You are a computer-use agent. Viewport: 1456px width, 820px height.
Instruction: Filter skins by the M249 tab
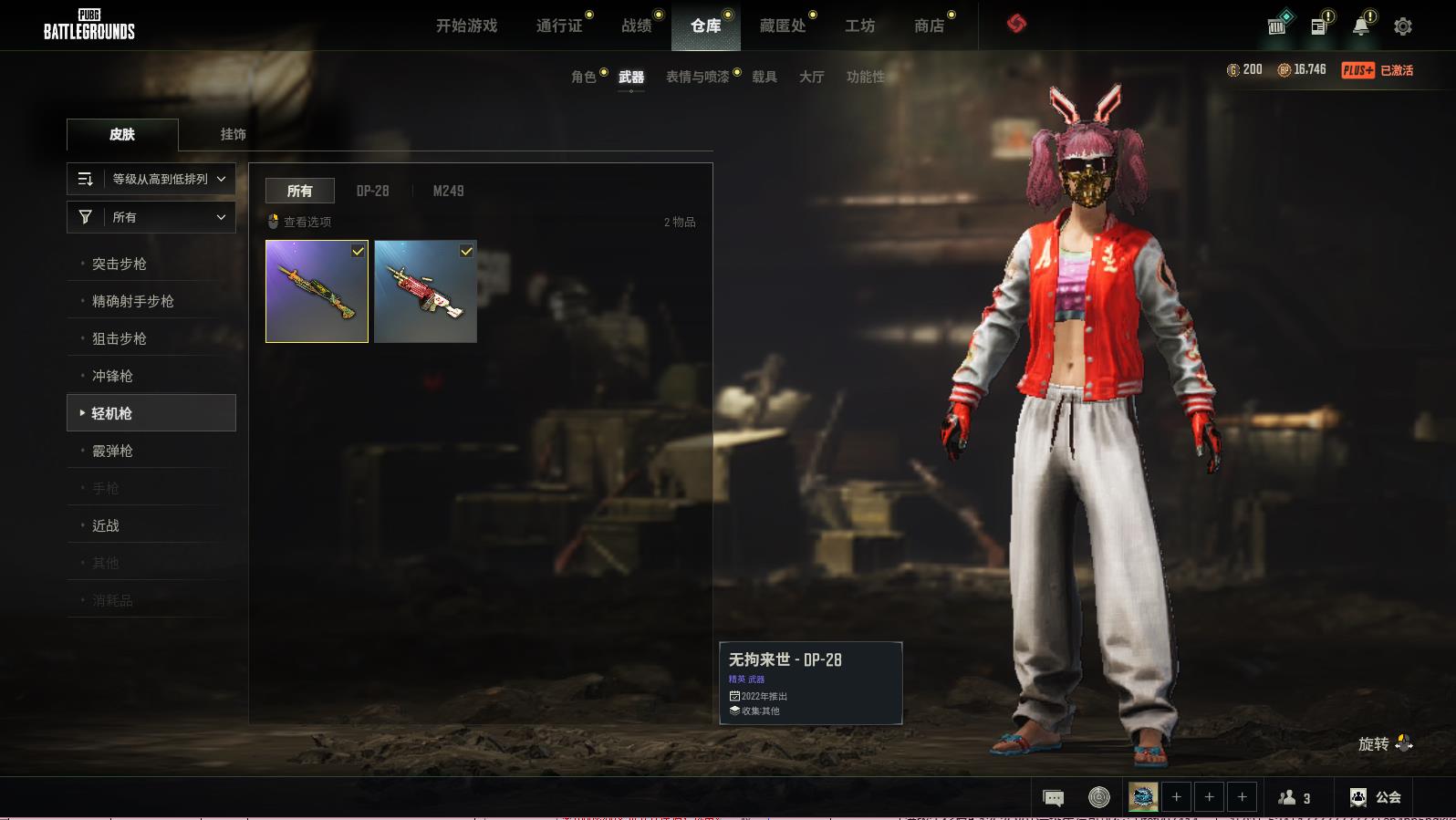coord(448,191)
